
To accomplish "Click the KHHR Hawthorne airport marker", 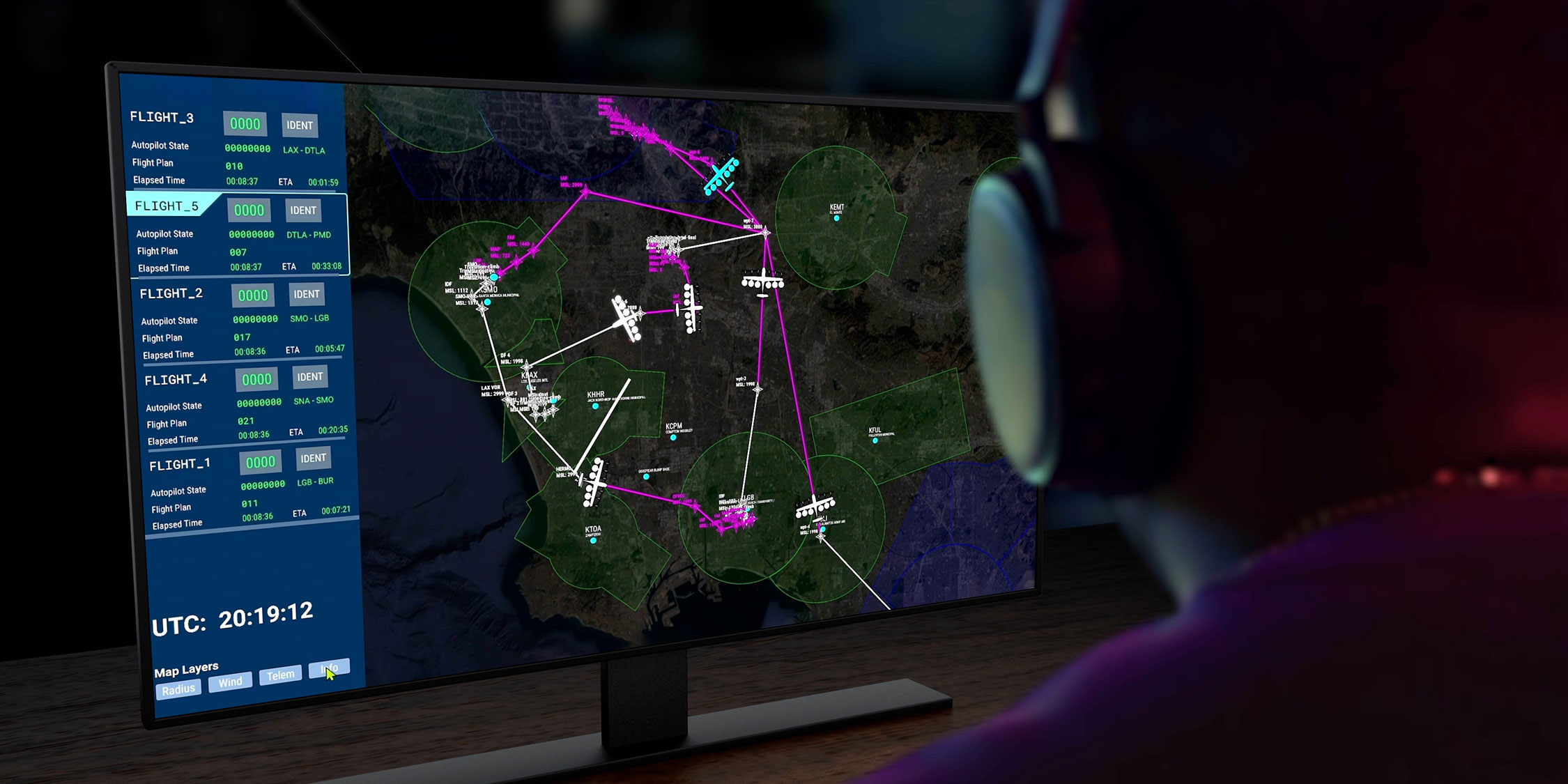I will click(596, 406).
